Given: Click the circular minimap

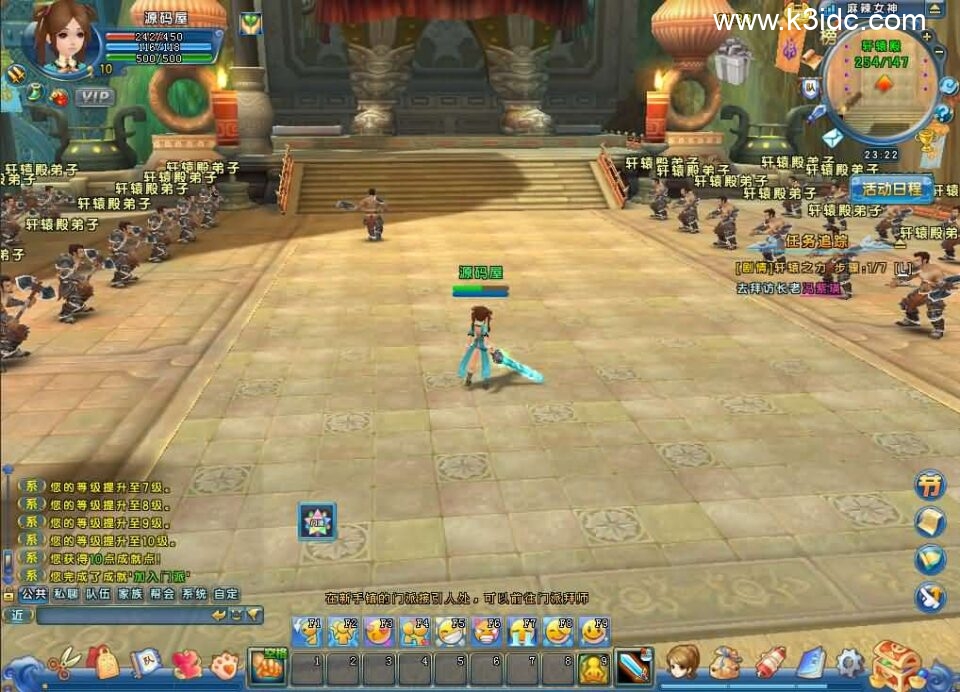Looking at the screenshot, I should [881, 85].
